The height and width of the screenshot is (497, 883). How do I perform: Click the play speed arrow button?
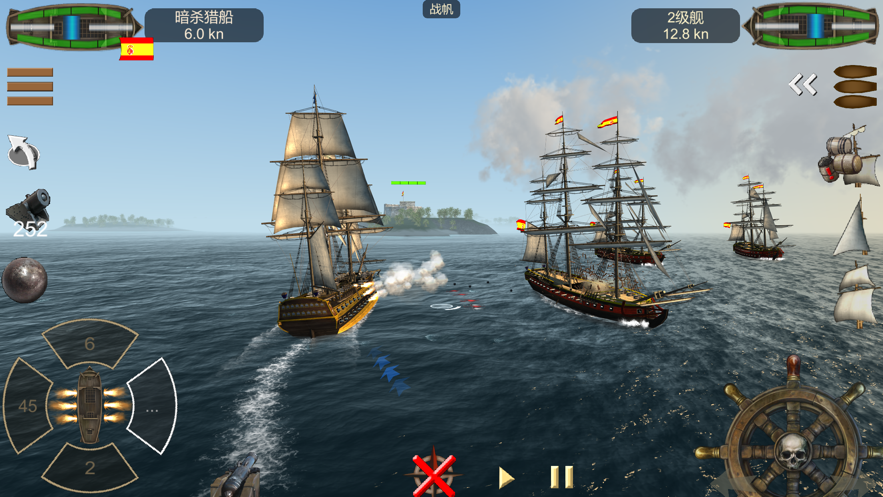[x=506, y=477]
